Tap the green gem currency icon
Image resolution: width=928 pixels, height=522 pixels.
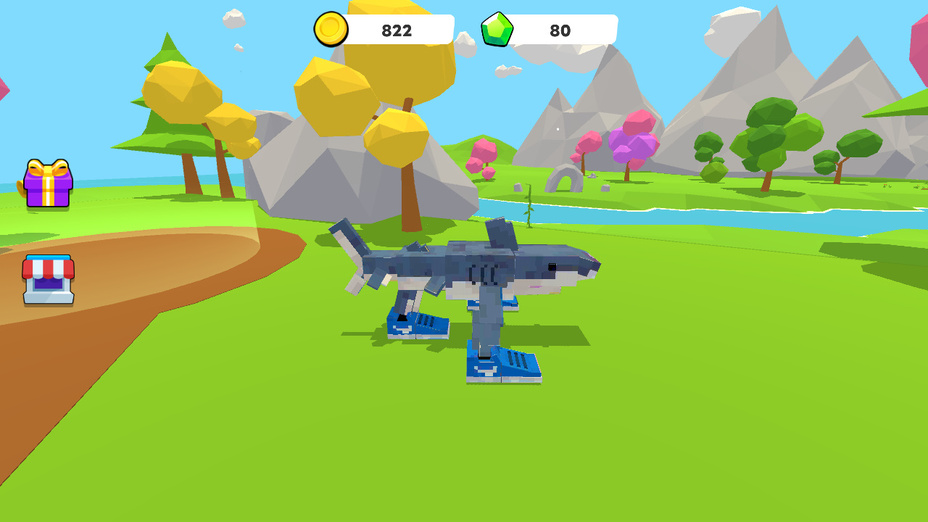(497, 30)
